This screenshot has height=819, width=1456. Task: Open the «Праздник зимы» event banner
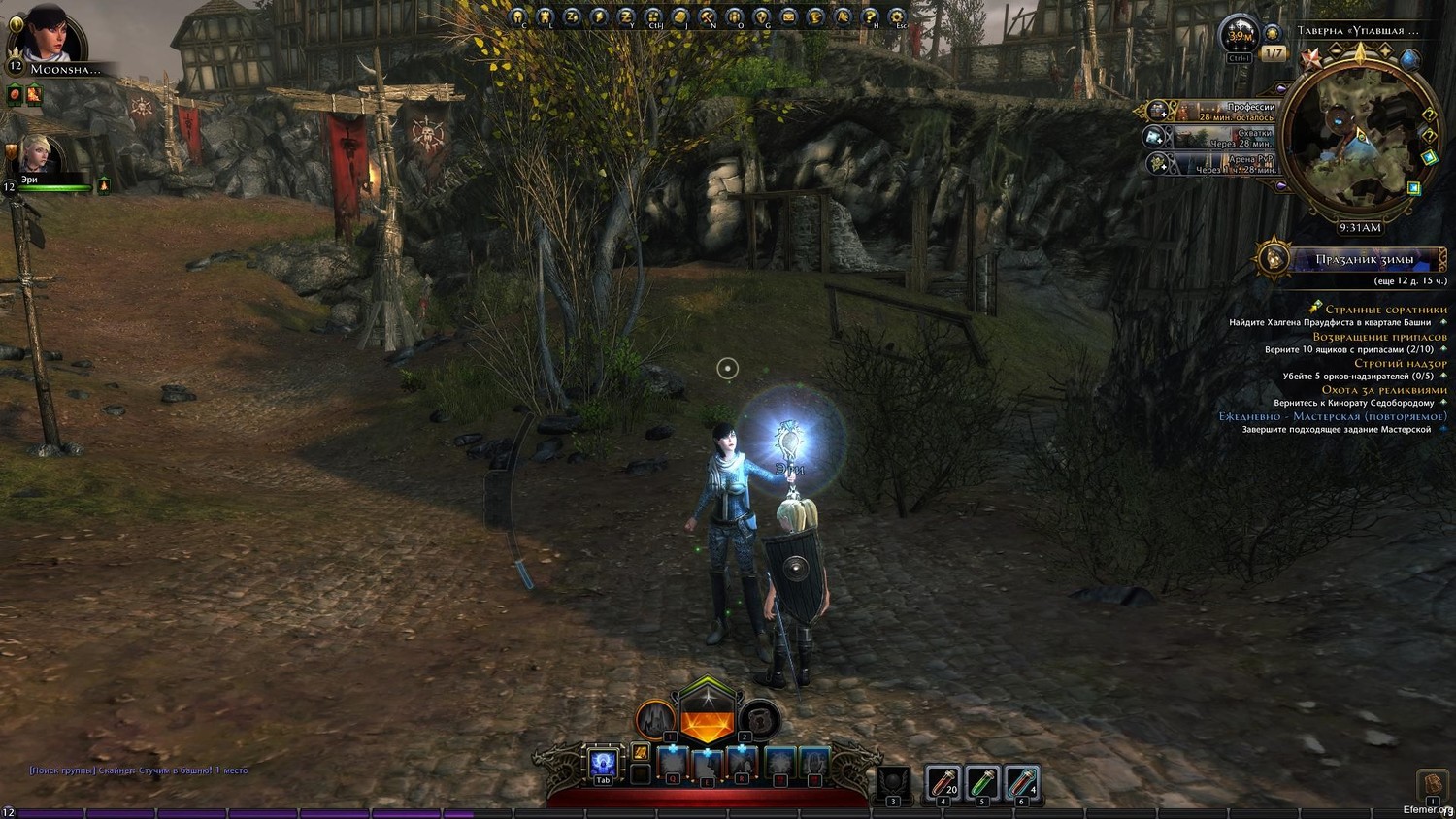pos(1363,259)
